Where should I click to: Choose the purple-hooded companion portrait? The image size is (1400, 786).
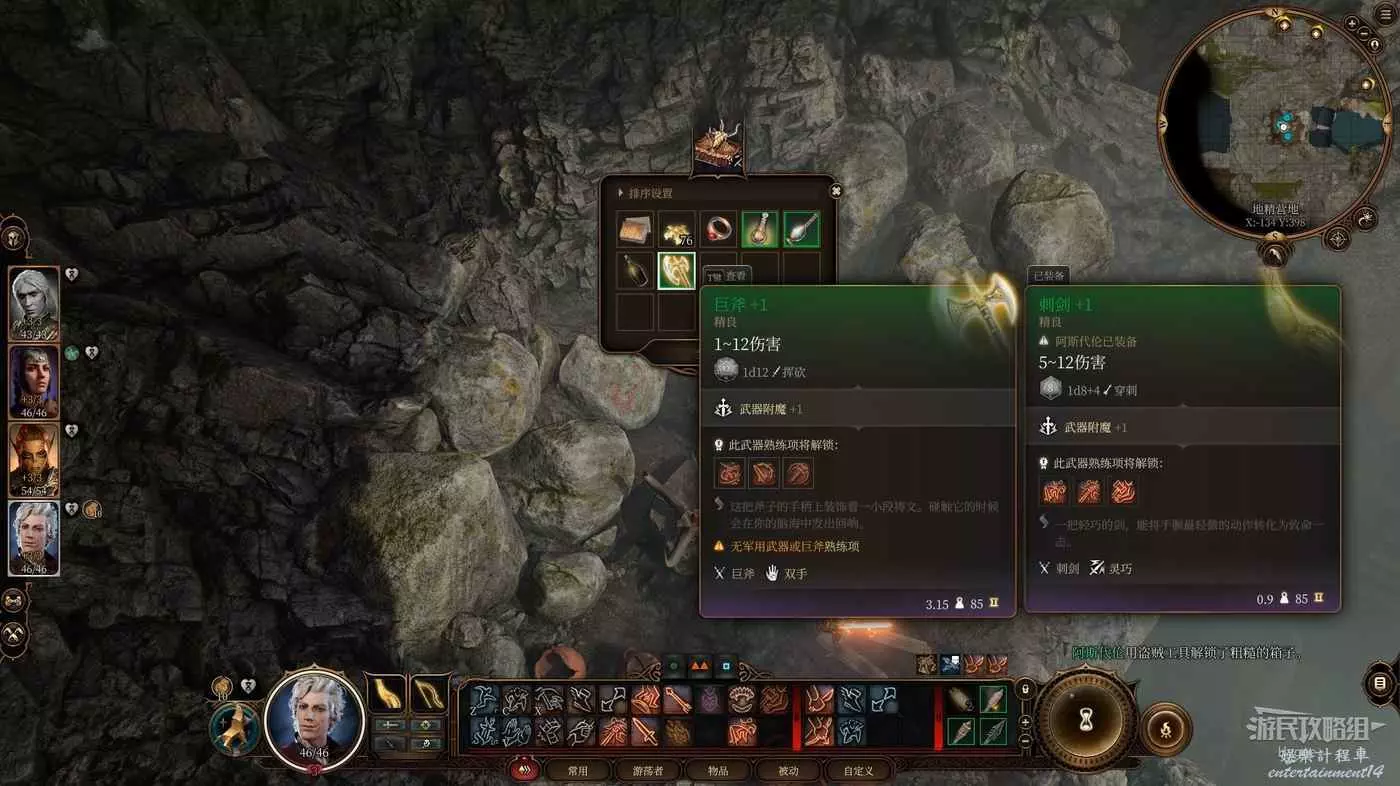(x=34, y=382)
